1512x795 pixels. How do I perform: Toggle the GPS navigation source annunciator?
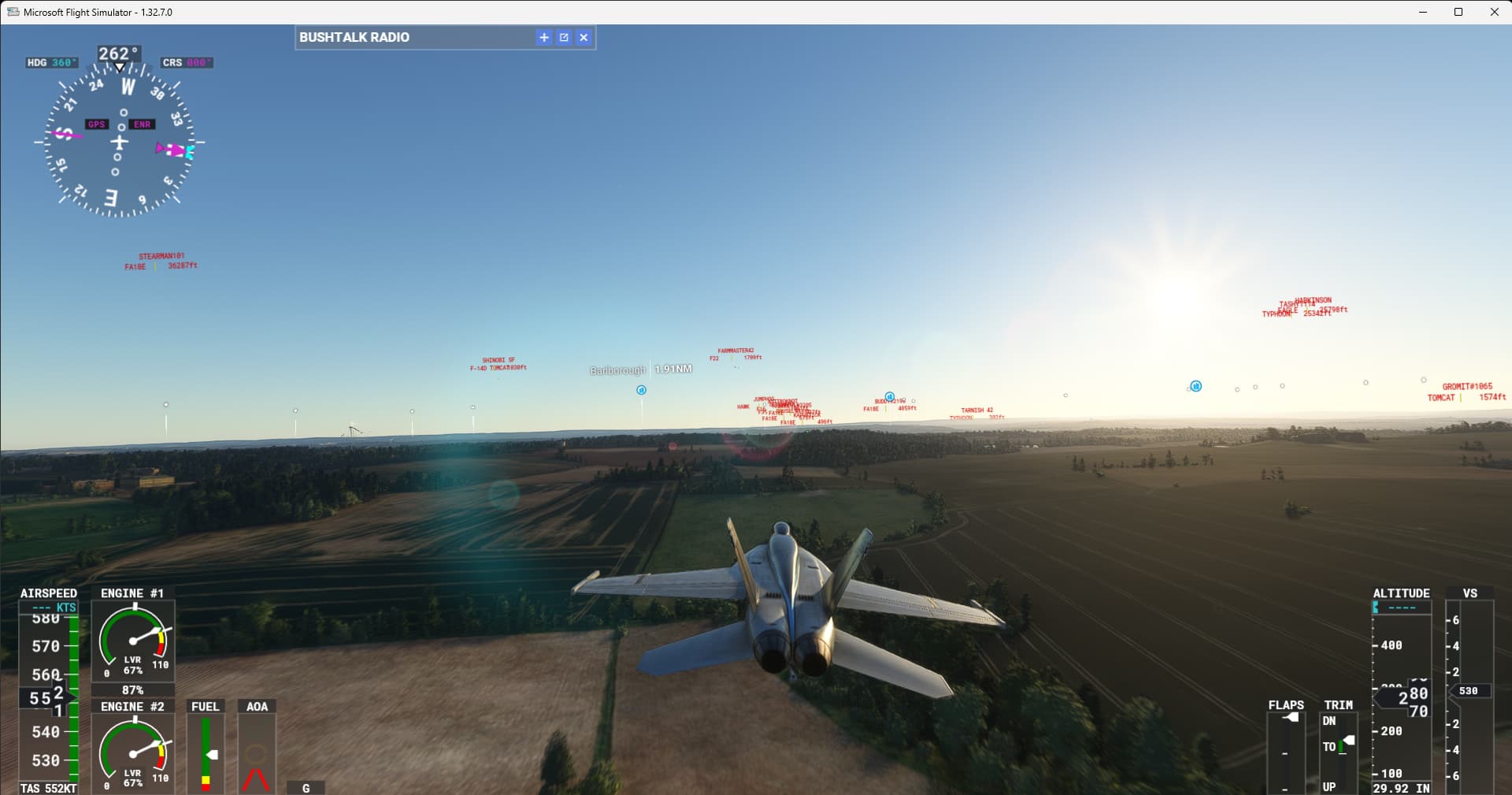click(96, 124)
